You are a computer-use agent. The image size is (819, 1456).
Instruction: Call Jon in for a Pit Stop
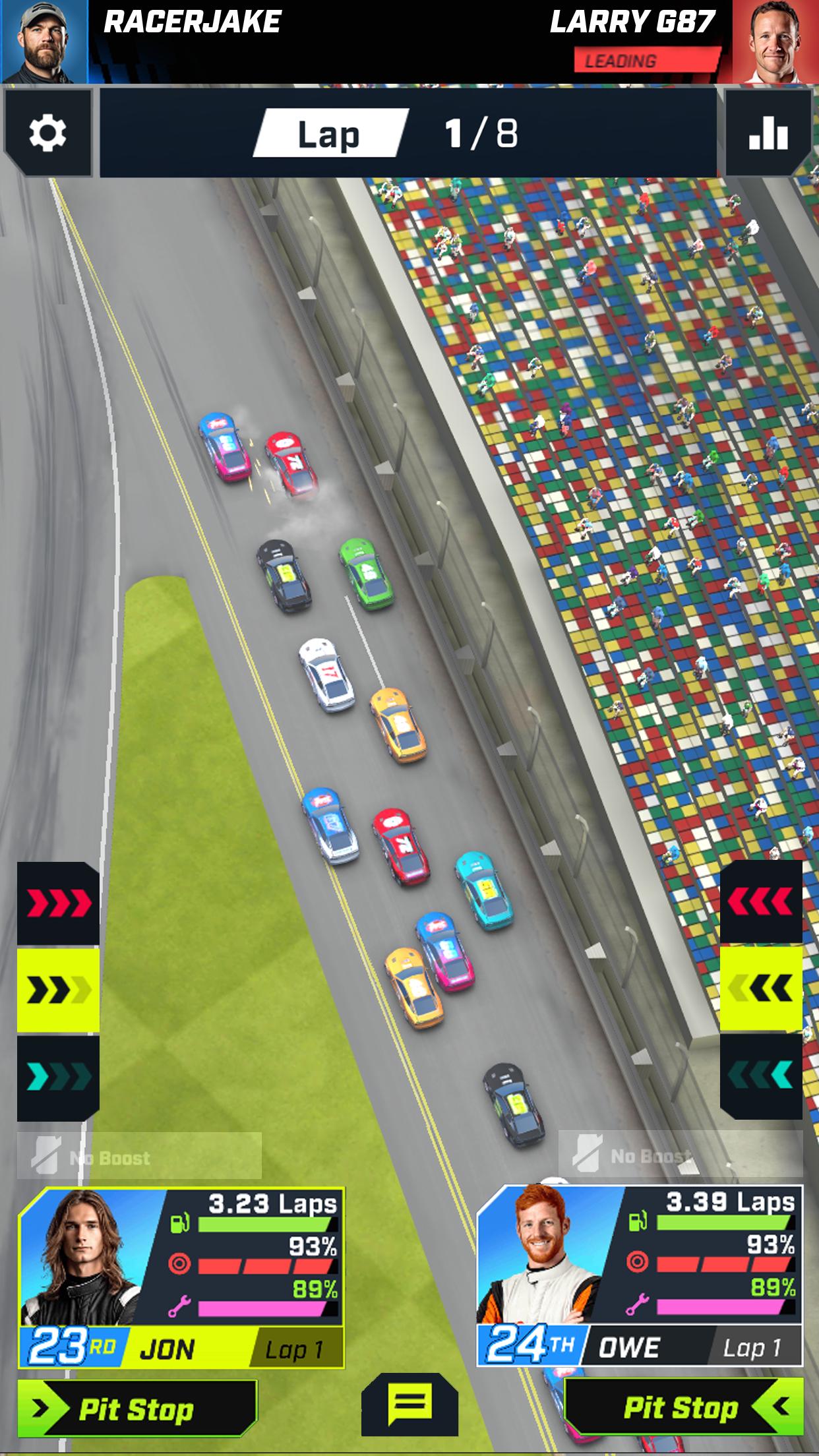click(136, 1410)
